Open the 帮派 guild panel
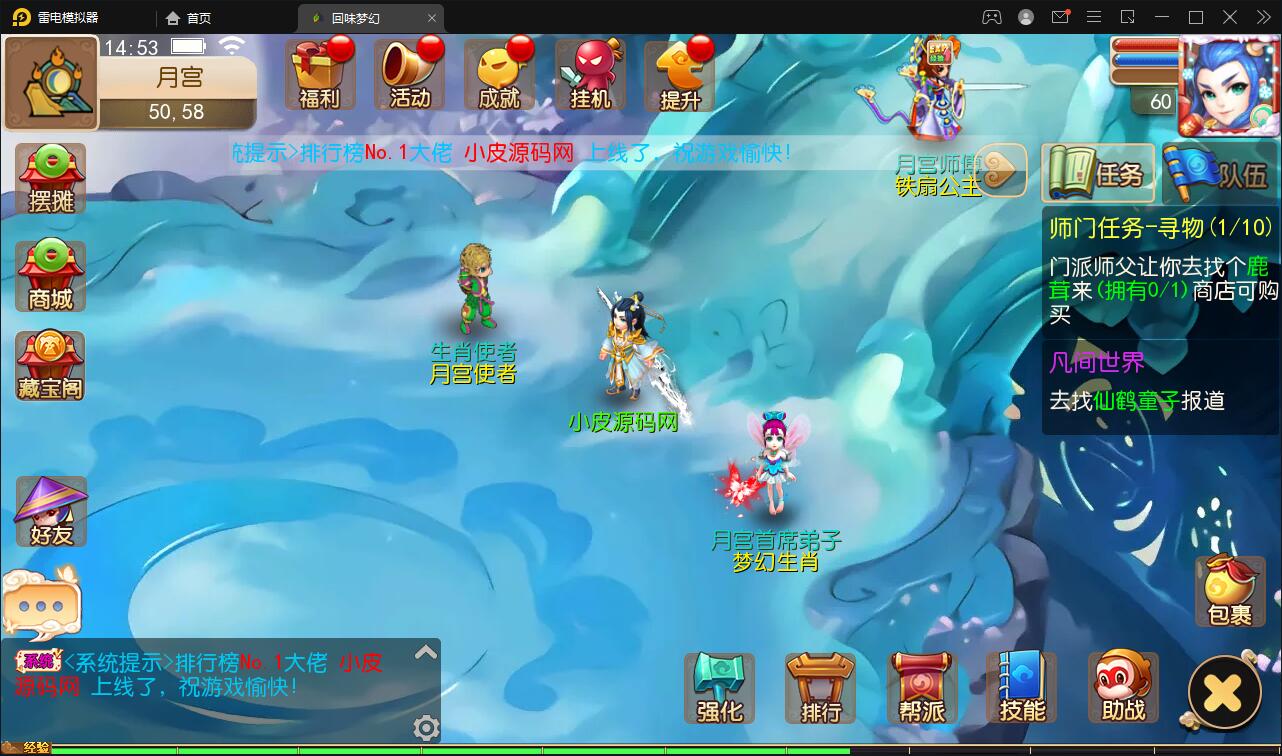1282x756 pixels. click(x=921, y=687)
